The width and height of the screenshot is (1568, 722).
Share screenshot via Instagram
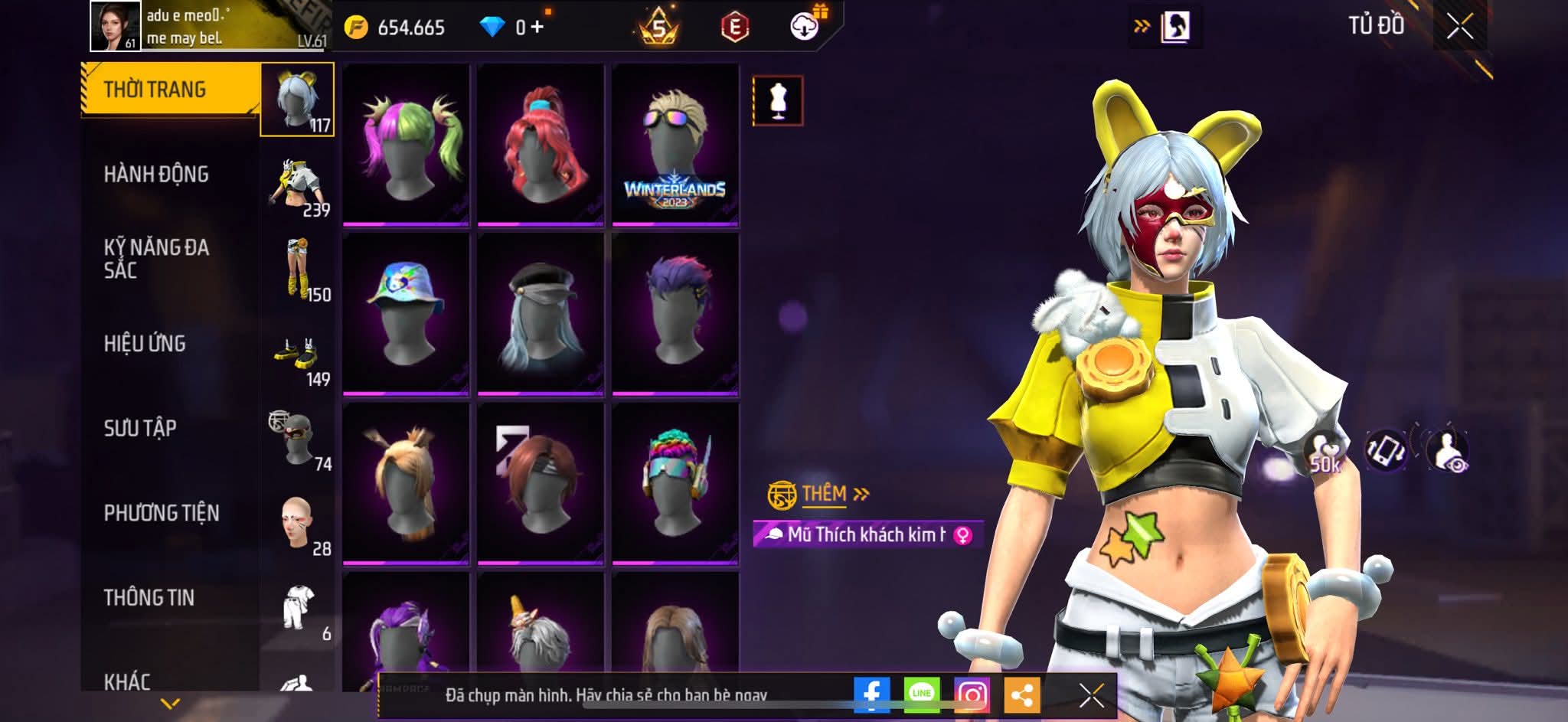(x=972, y=694)
